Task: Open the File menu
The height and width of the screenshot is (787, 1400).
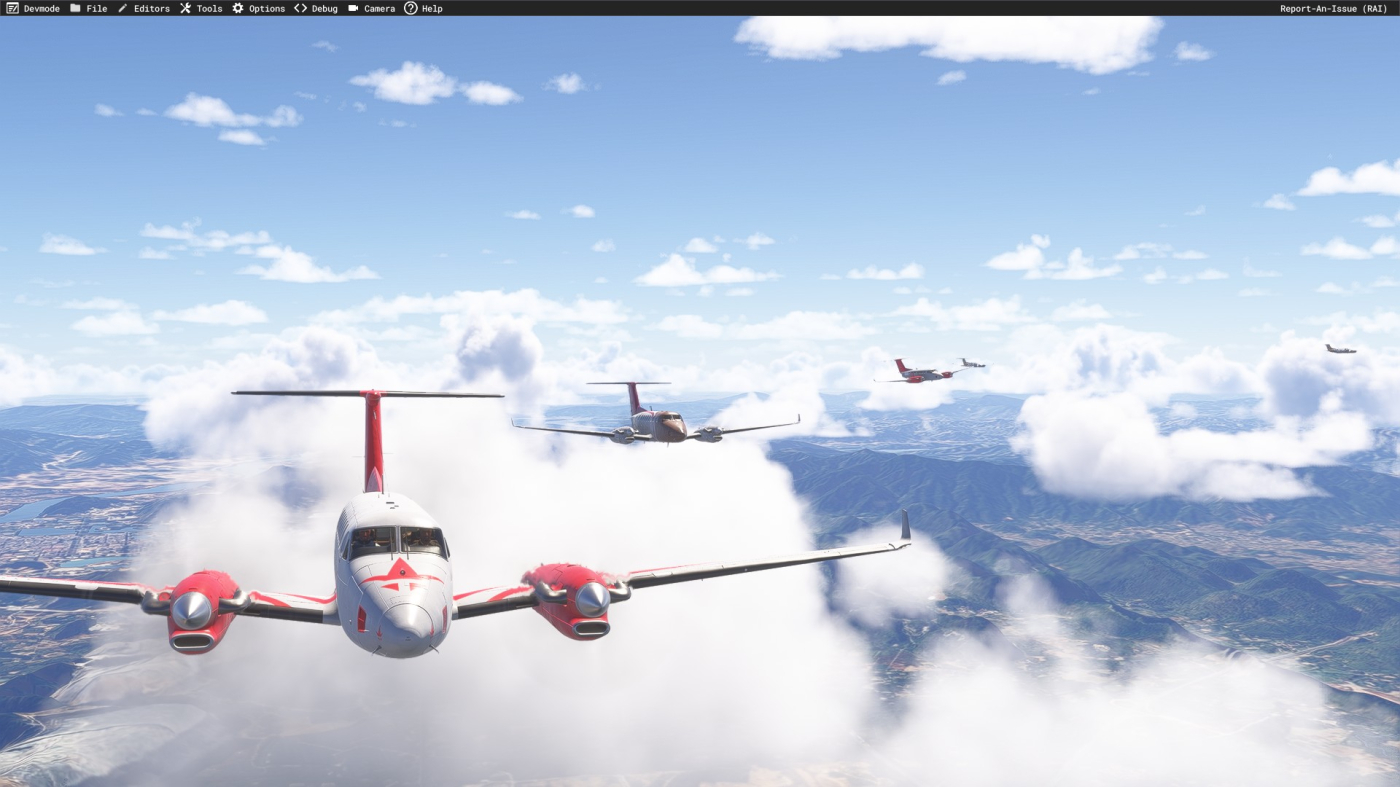Action: point(88,8)
